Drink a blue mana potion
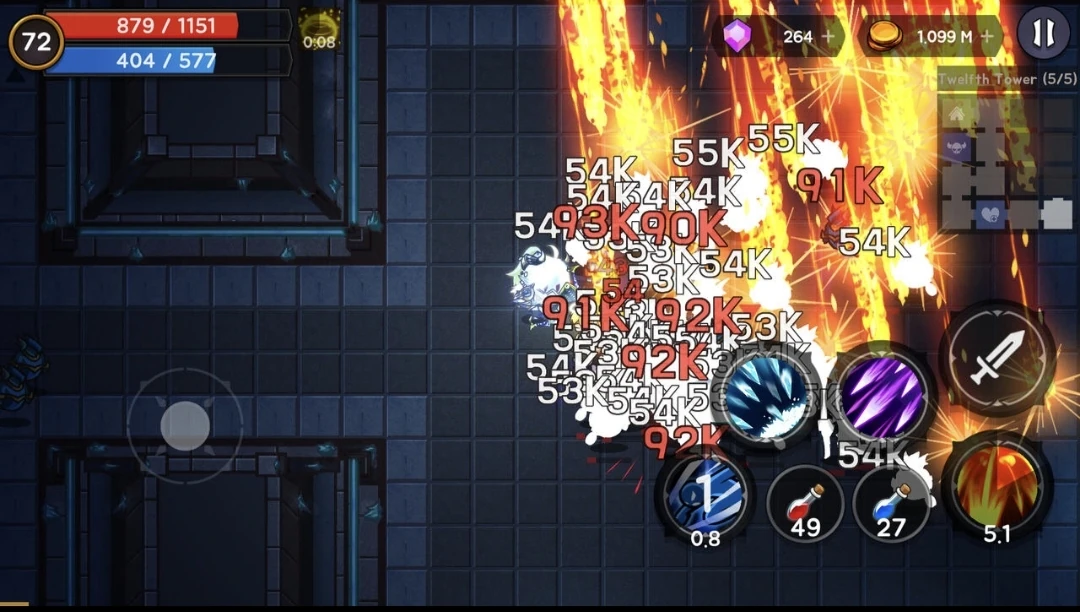This screenshot has height=612, width=1080. pos(890,500)
